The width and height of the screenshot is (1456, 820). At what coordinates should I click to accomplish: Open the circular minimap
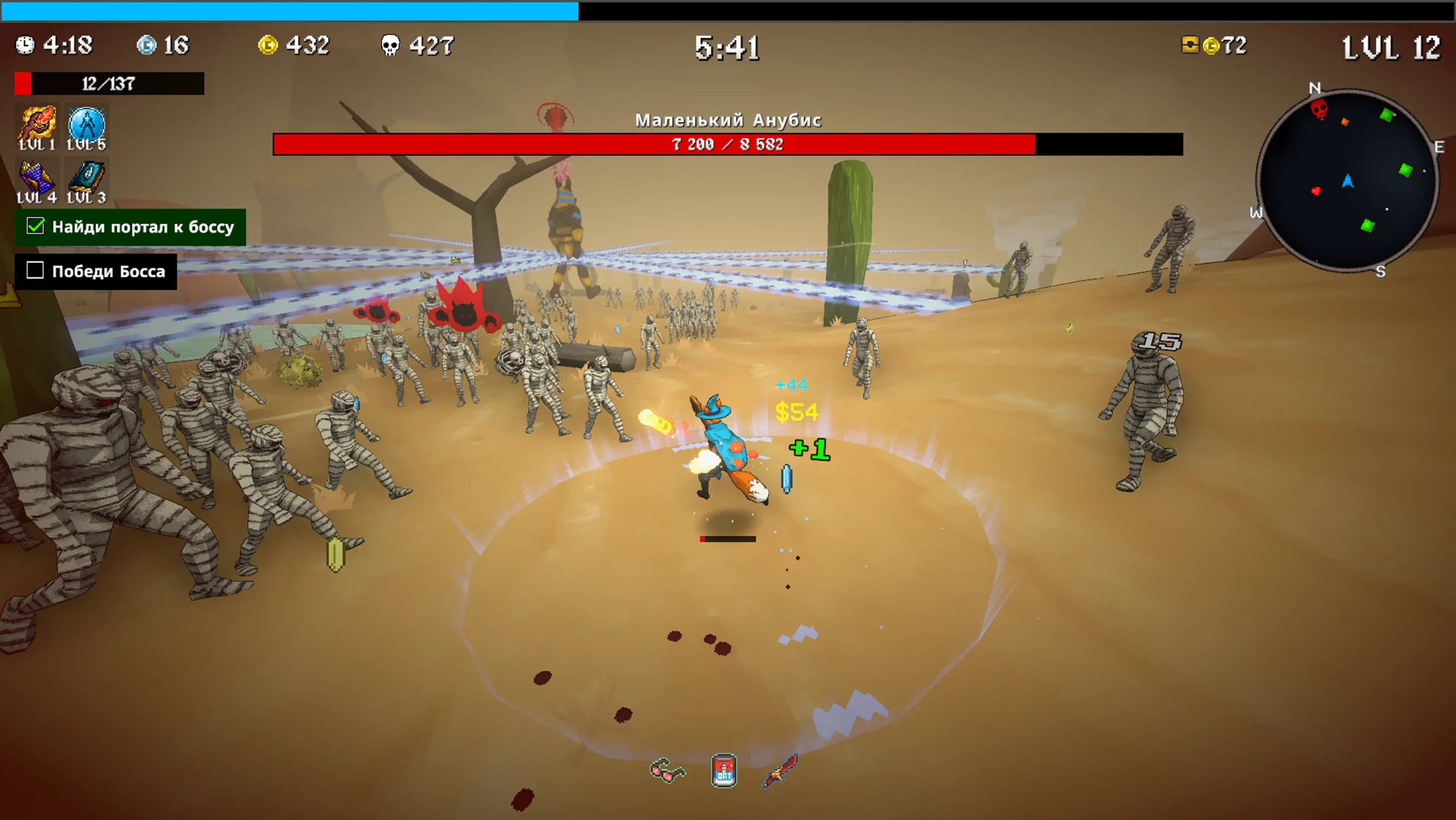point(1347,181)
